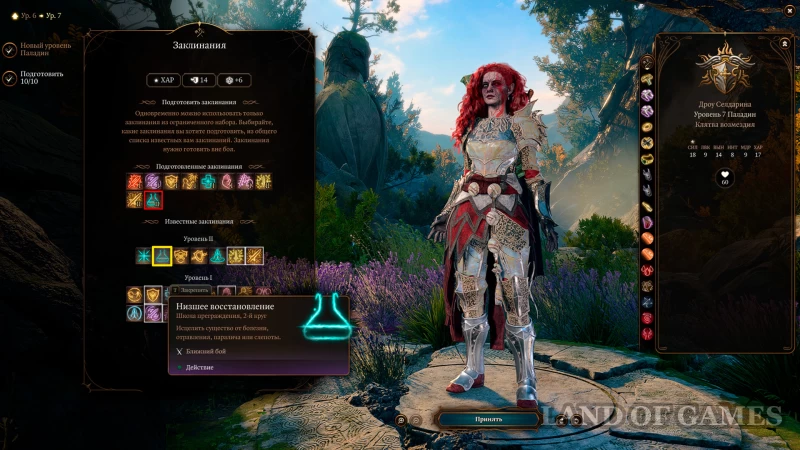Pick the teal cross healing prepared spell
The height and width of the screenshot is (450, 800).
click(x=208, y=181)
